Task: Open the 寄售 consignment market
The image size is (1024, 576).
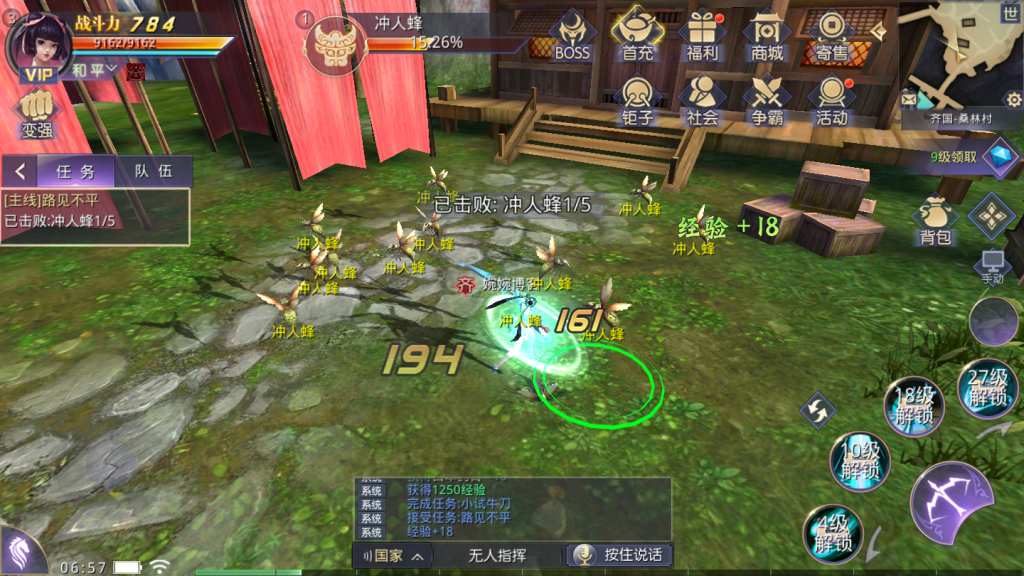Action: [x=831, y=35]
